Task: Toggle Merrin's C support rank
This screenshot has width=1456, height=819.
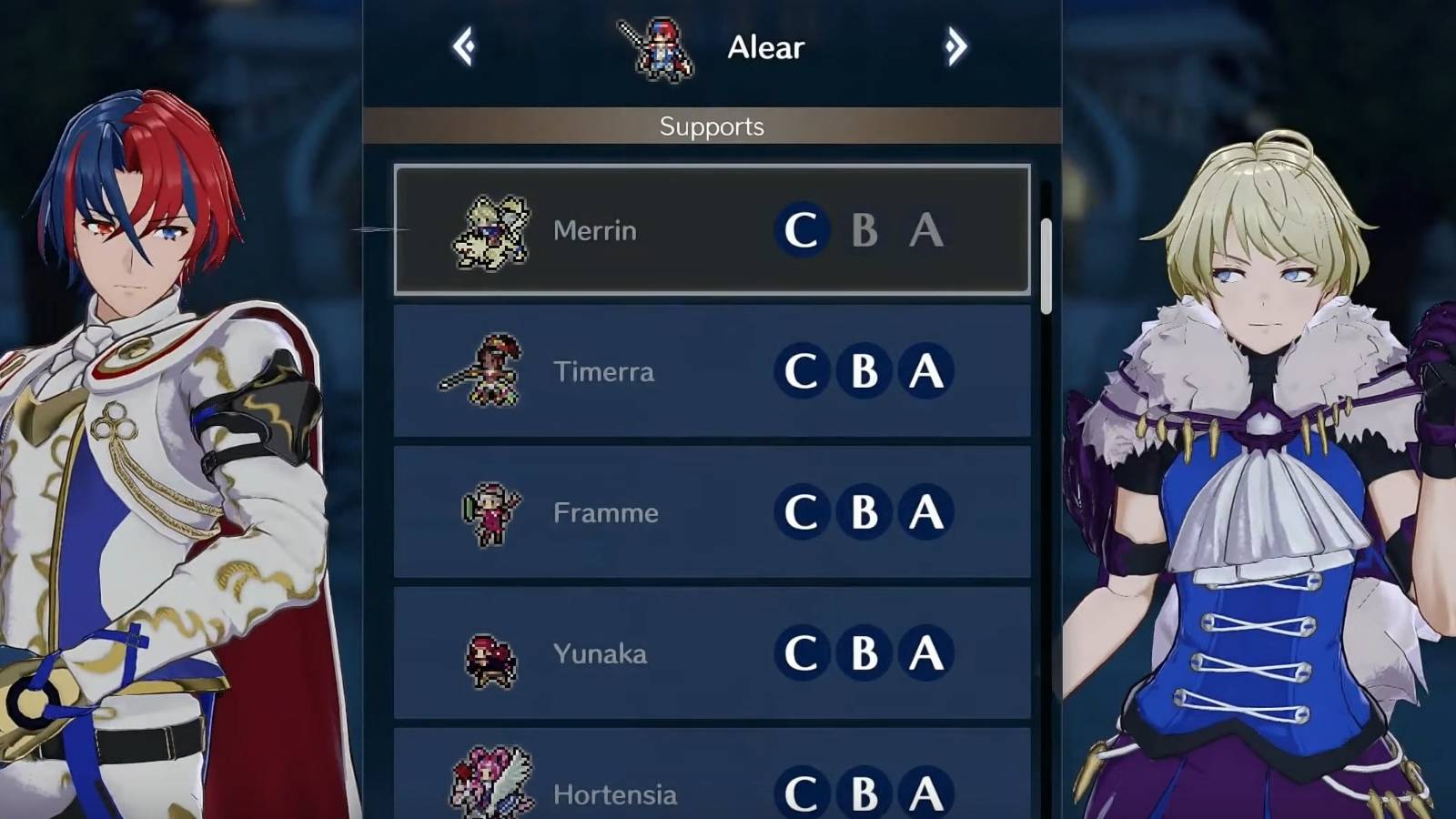Action: [x=802, y=230]
